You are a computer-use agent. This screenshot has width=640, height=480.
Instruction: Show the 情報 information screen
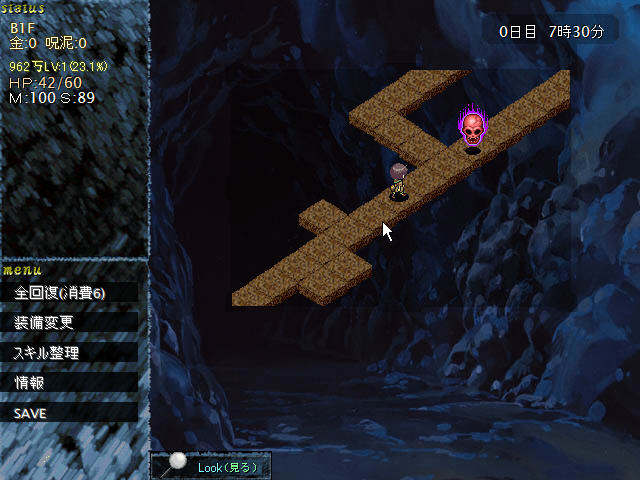[68, 382]
